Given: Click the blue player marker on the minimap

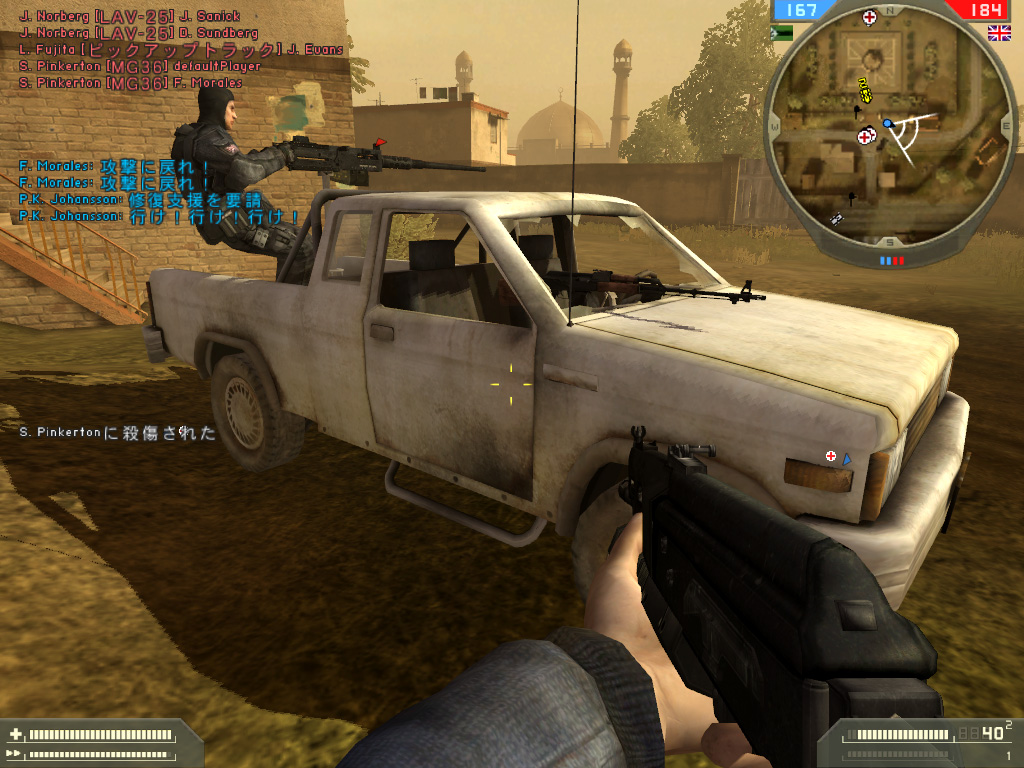Looking at the screenshot, I should coord(887,123).
